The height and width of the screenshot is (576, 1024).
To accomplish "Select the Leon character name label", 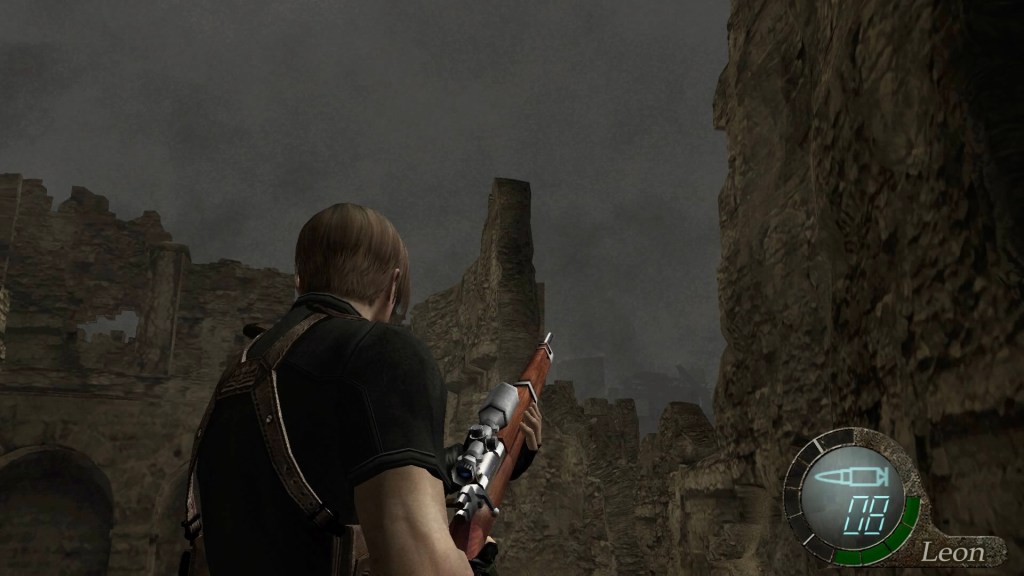I will pos(951,551).
